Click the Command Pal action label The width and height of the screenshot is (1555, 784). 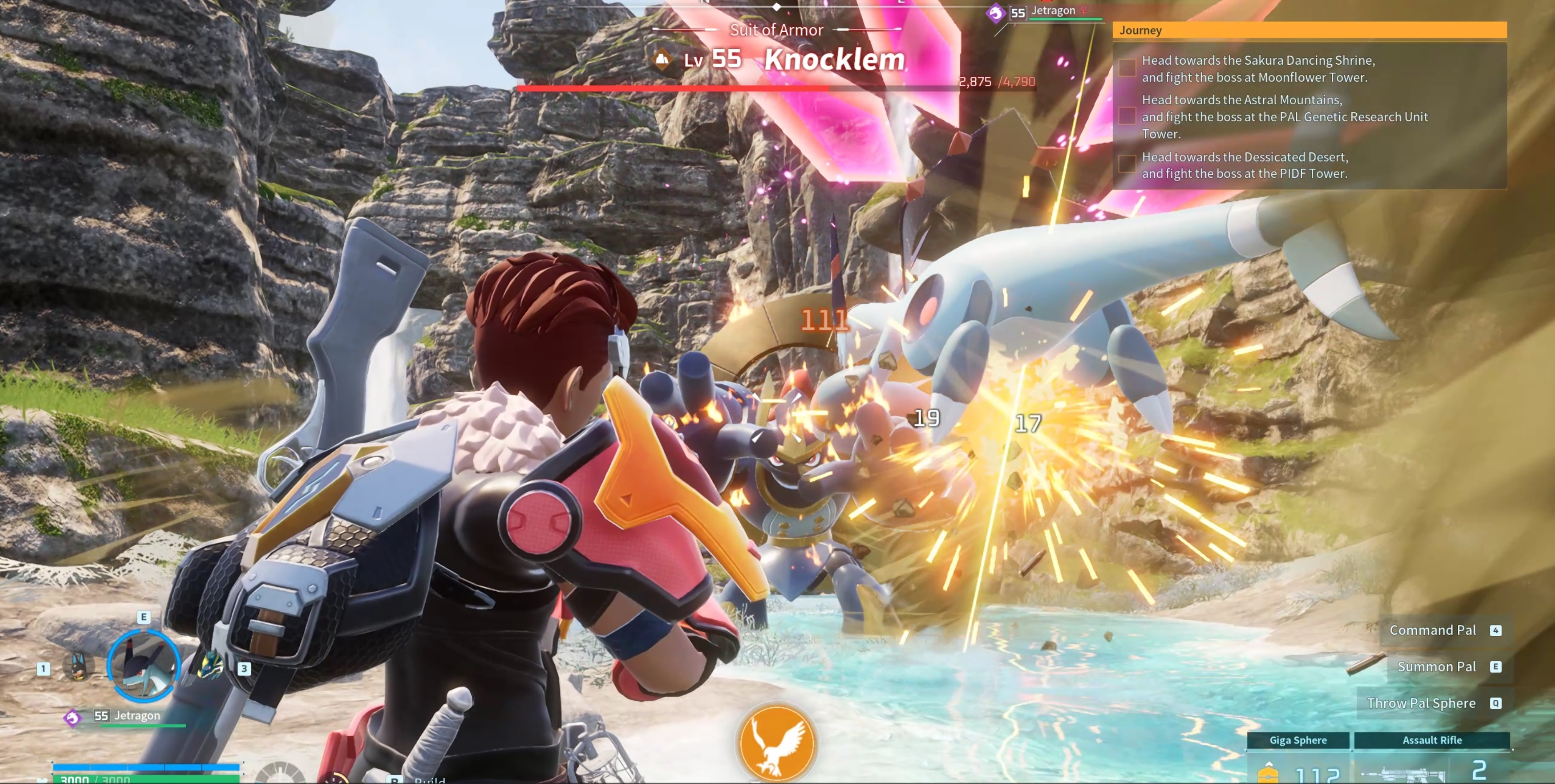pyautogui.click(x=1432, y=630)
